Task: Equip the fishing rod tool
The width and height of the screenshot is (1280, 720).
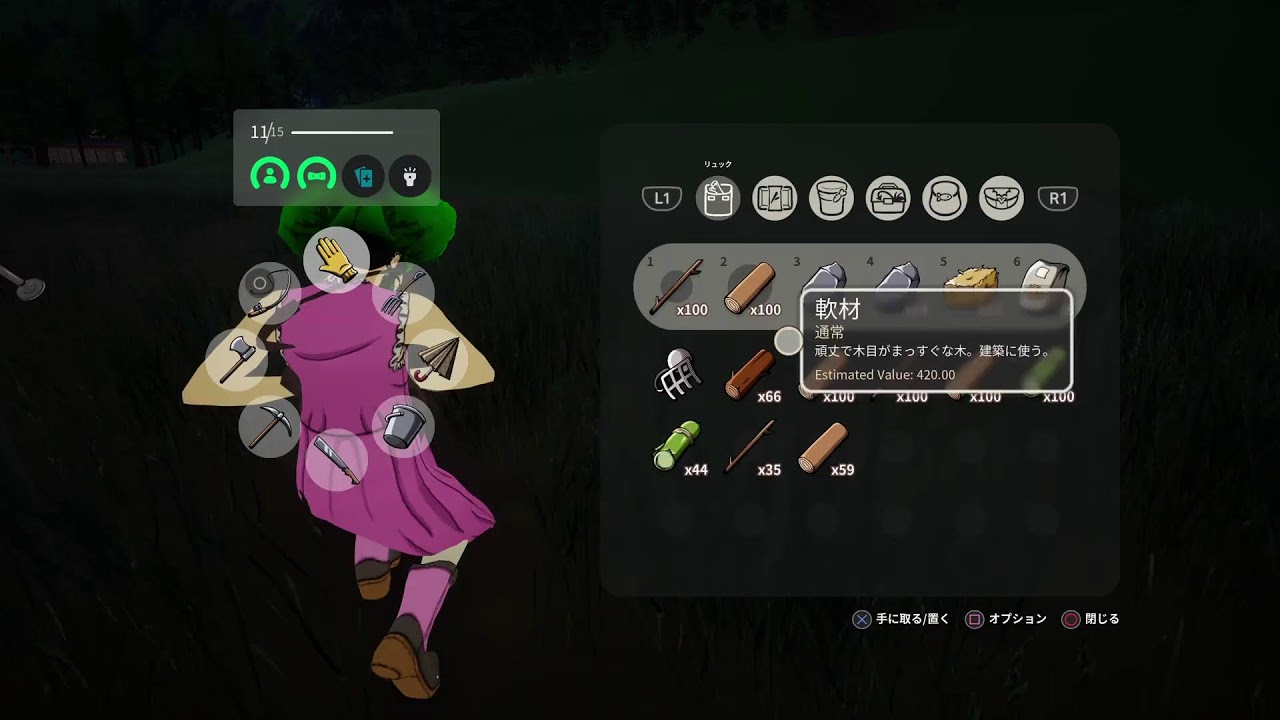Action: 269,291
